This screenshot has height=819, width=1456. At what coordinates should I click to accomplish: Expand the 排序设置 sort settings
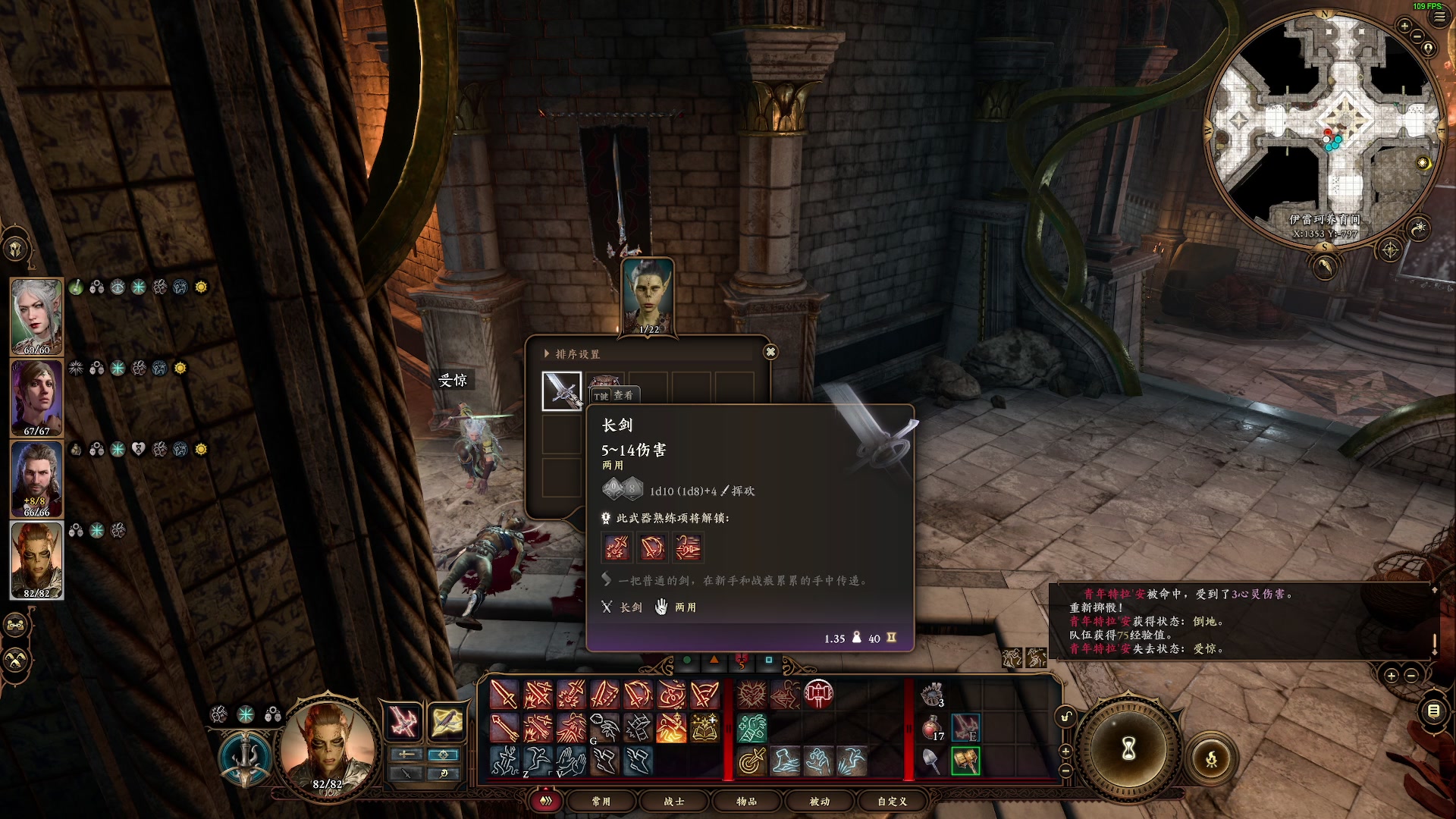572,354
